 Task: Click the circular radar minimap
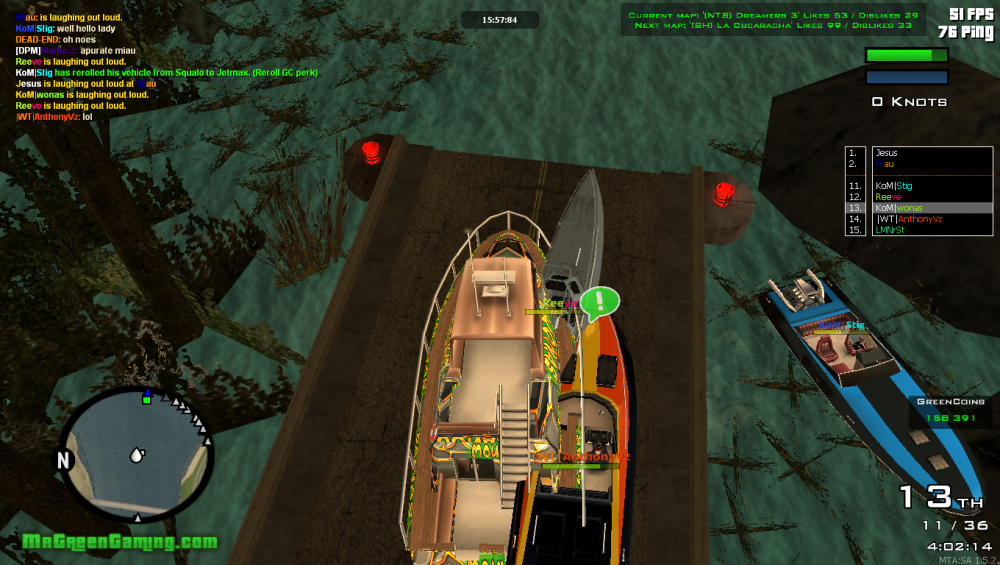point(134,455)
